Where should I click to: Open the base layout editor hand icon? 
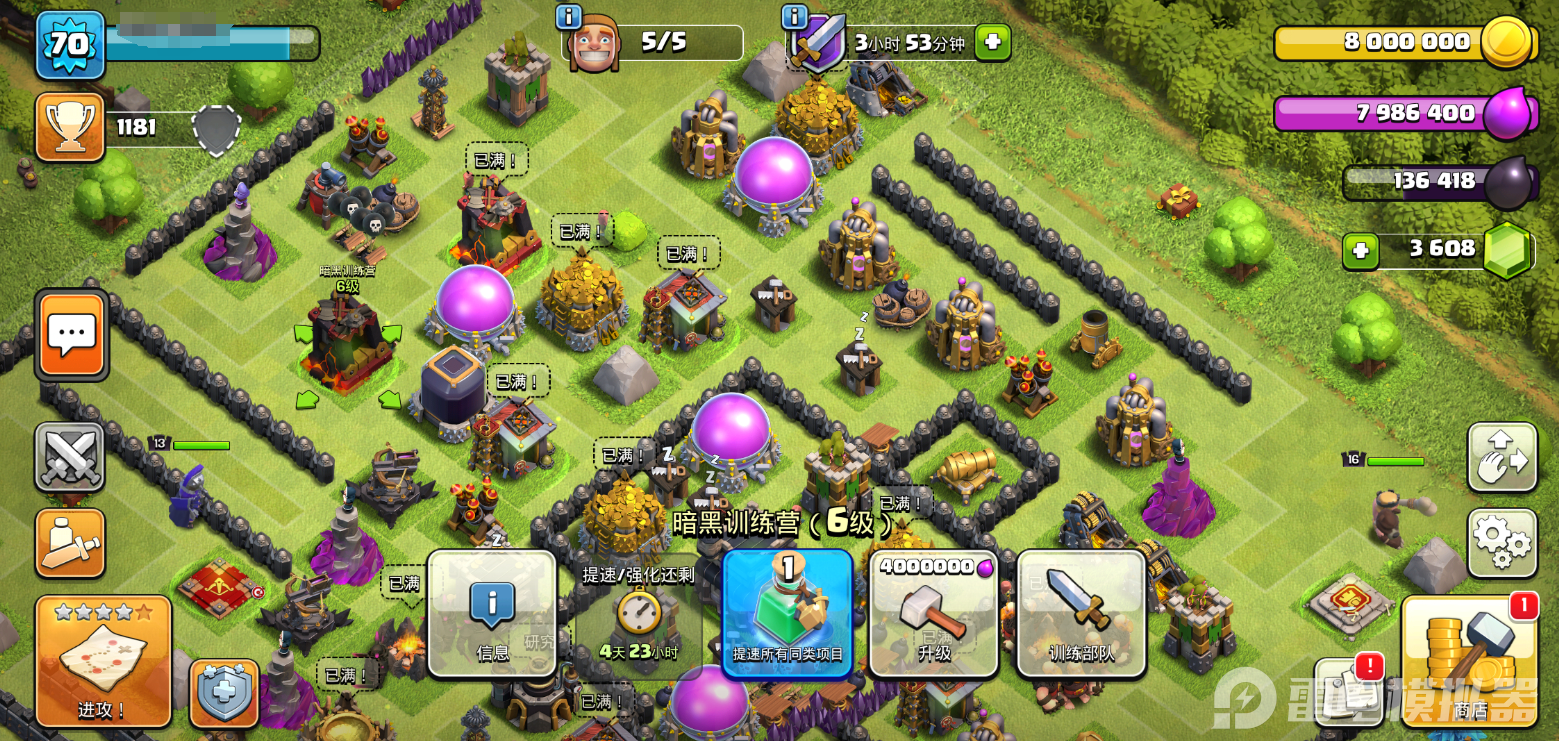[x=1502, y=457]
